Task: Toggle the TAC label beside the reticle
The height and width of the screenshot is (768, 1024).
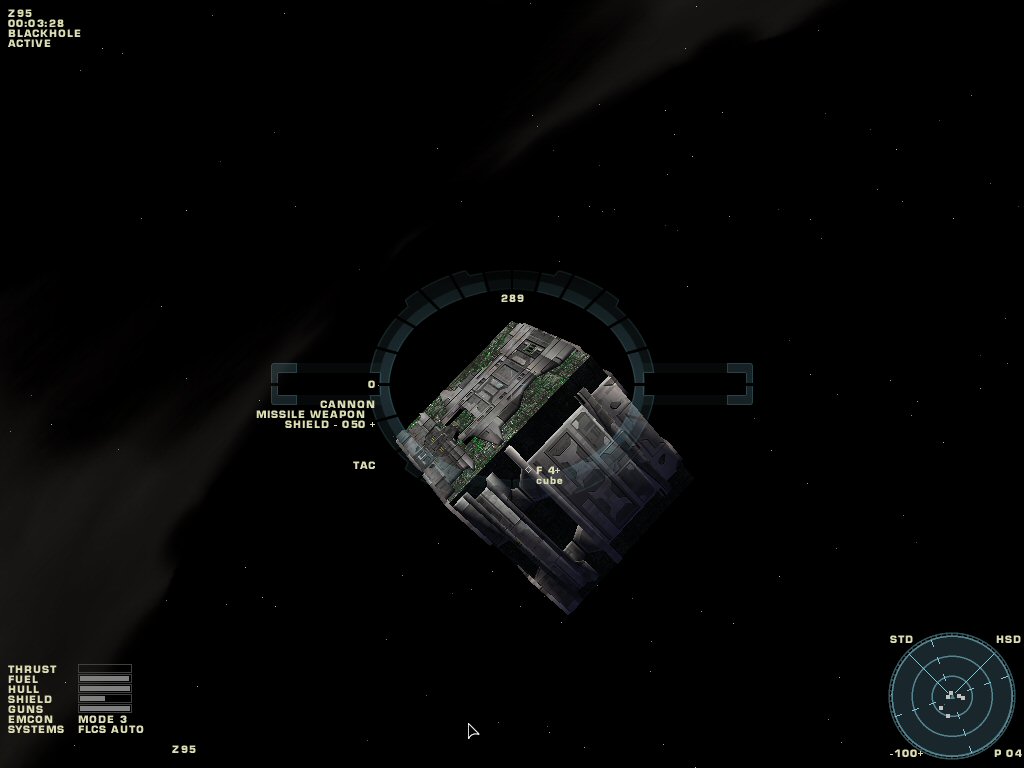Action: (x=364, y=465)
